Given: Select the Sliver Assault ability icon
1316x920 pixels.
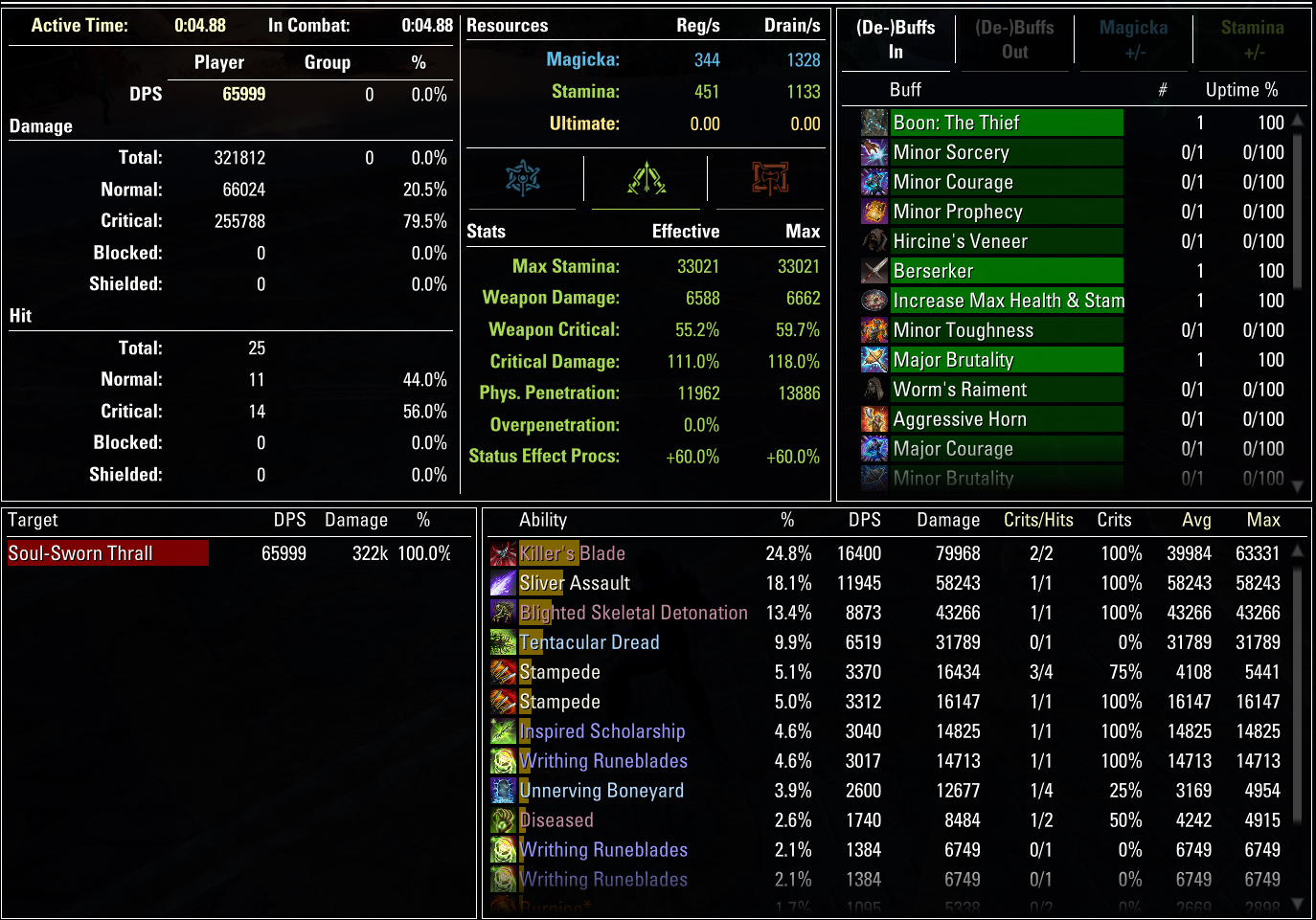Looking at the screenshot, I should click(x=503, y=583).
